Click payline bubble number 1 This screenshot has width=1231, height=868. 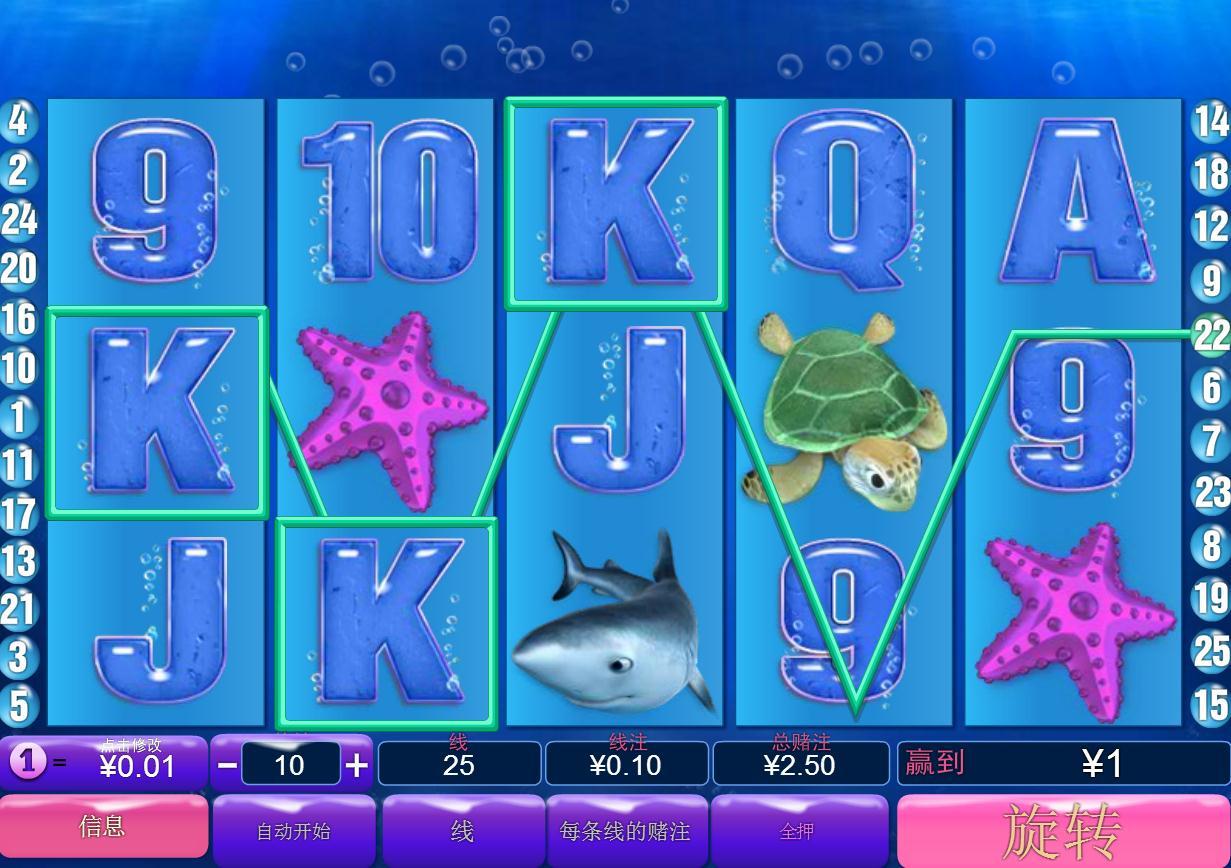click(x=18, y=417)
